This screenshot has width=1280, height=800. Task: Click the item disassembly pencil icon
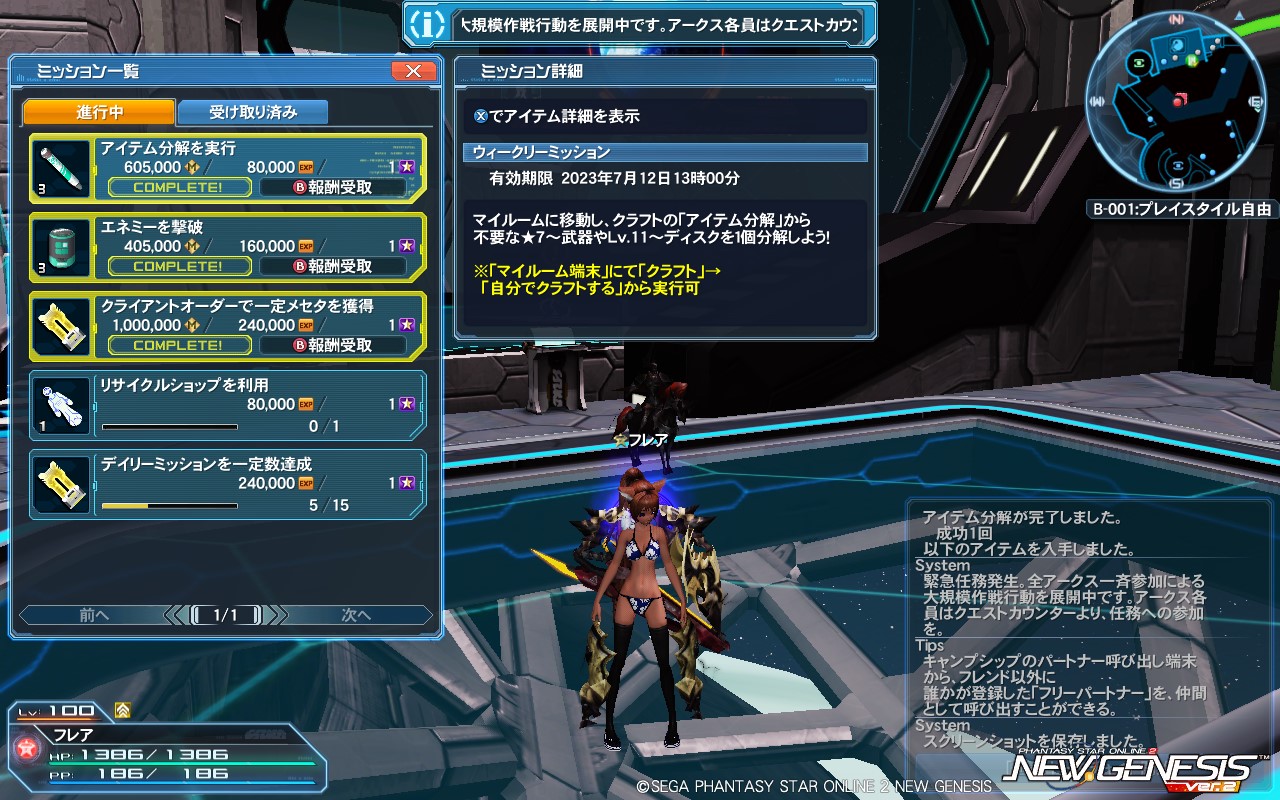tap(60, 166)
